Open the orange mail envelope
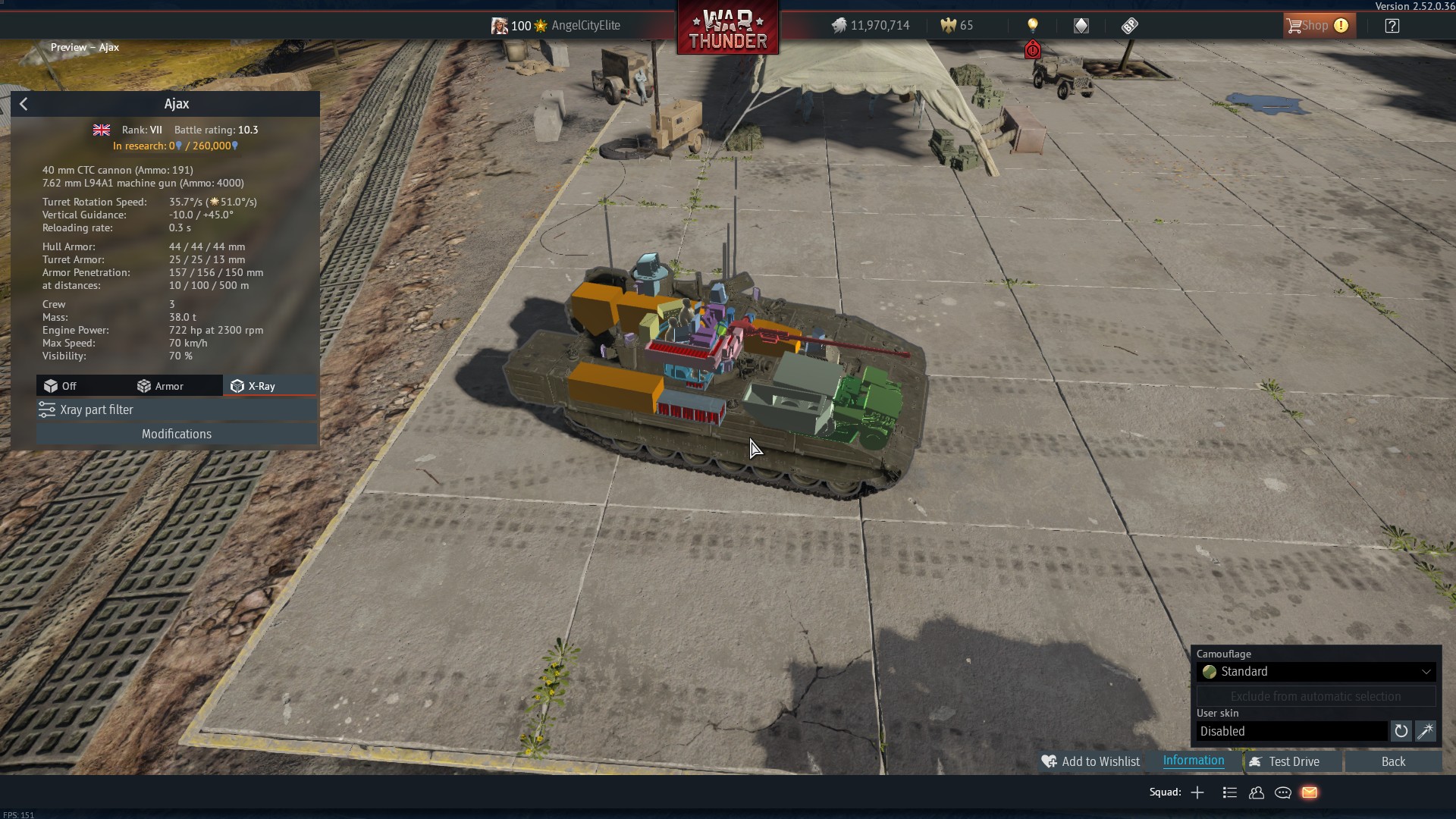 point(1310,792)
